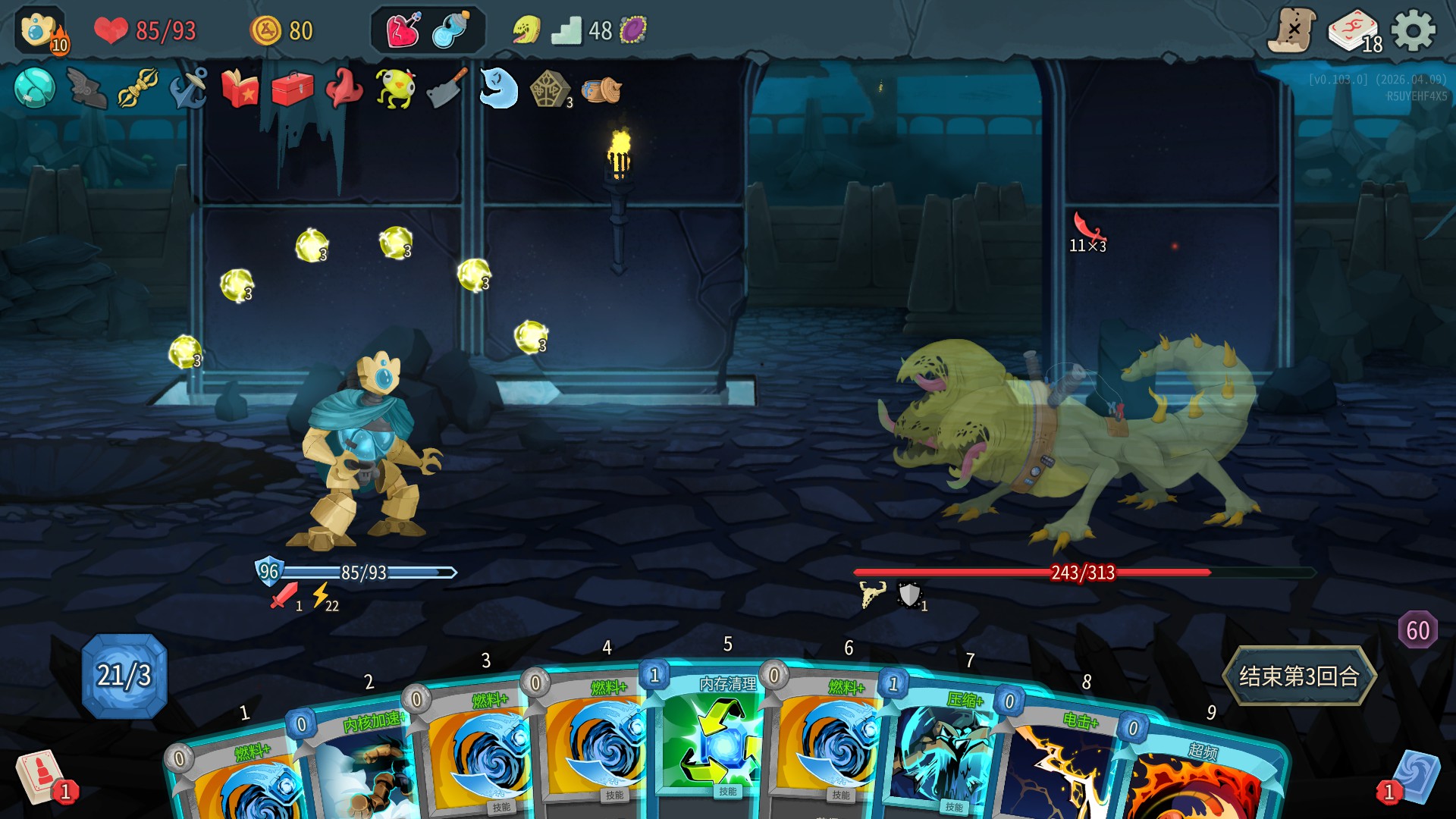The height and width of the screenshot is (819, 1456).
Task: Inspect the cleaver relic
Action: [x=447, y=89]
